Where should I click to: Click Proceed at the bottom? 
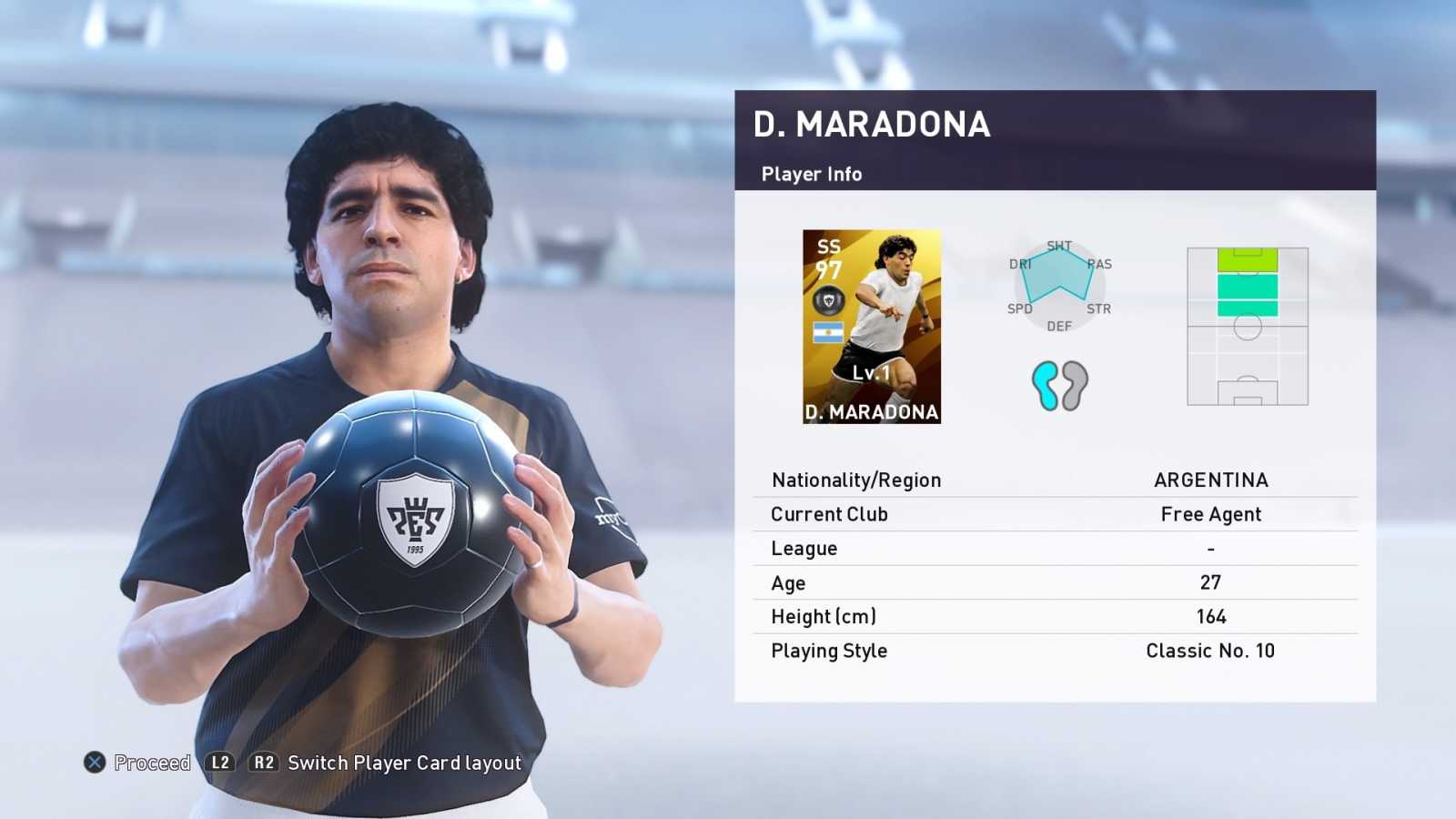151,763
